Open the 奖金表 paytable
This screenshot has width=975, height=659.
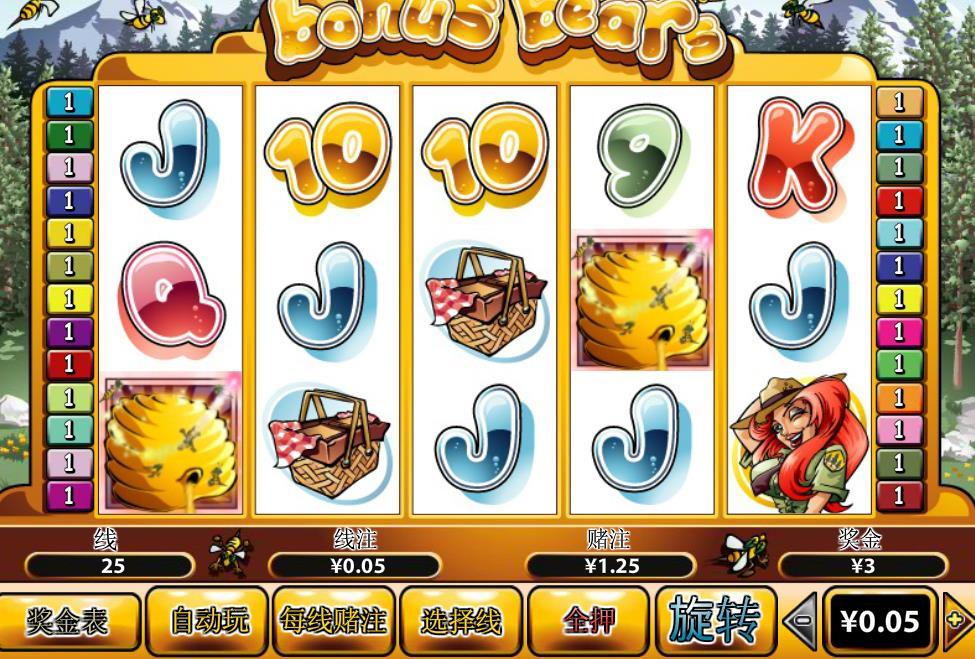[68, 621]
